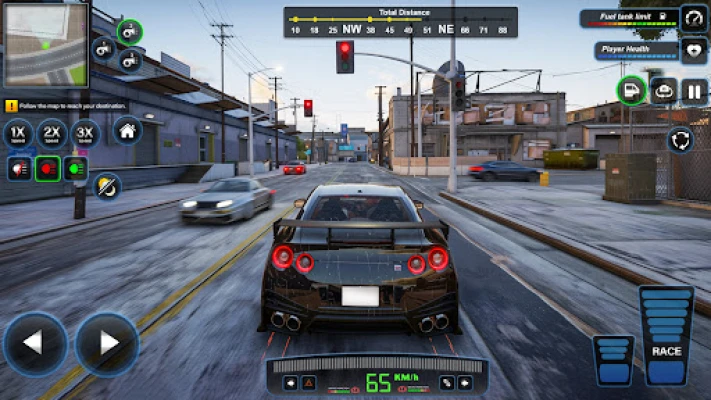This screenshot has width=711, height=400.
Task: Click the player health heart icon
Action: (694, 50)
